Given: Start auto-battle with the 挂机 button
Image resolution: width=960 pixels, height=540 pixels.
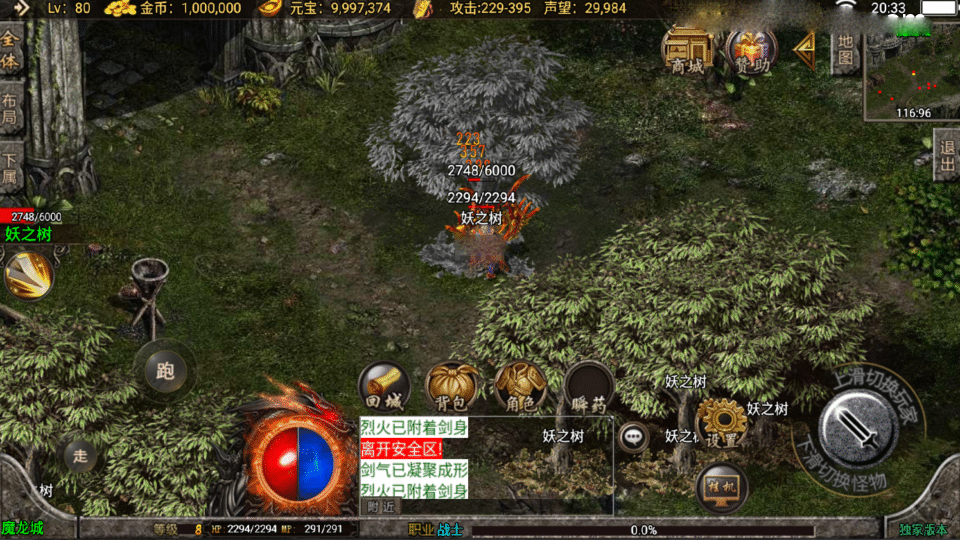Looking at the screenshot, I should click(x=722, y=488).
